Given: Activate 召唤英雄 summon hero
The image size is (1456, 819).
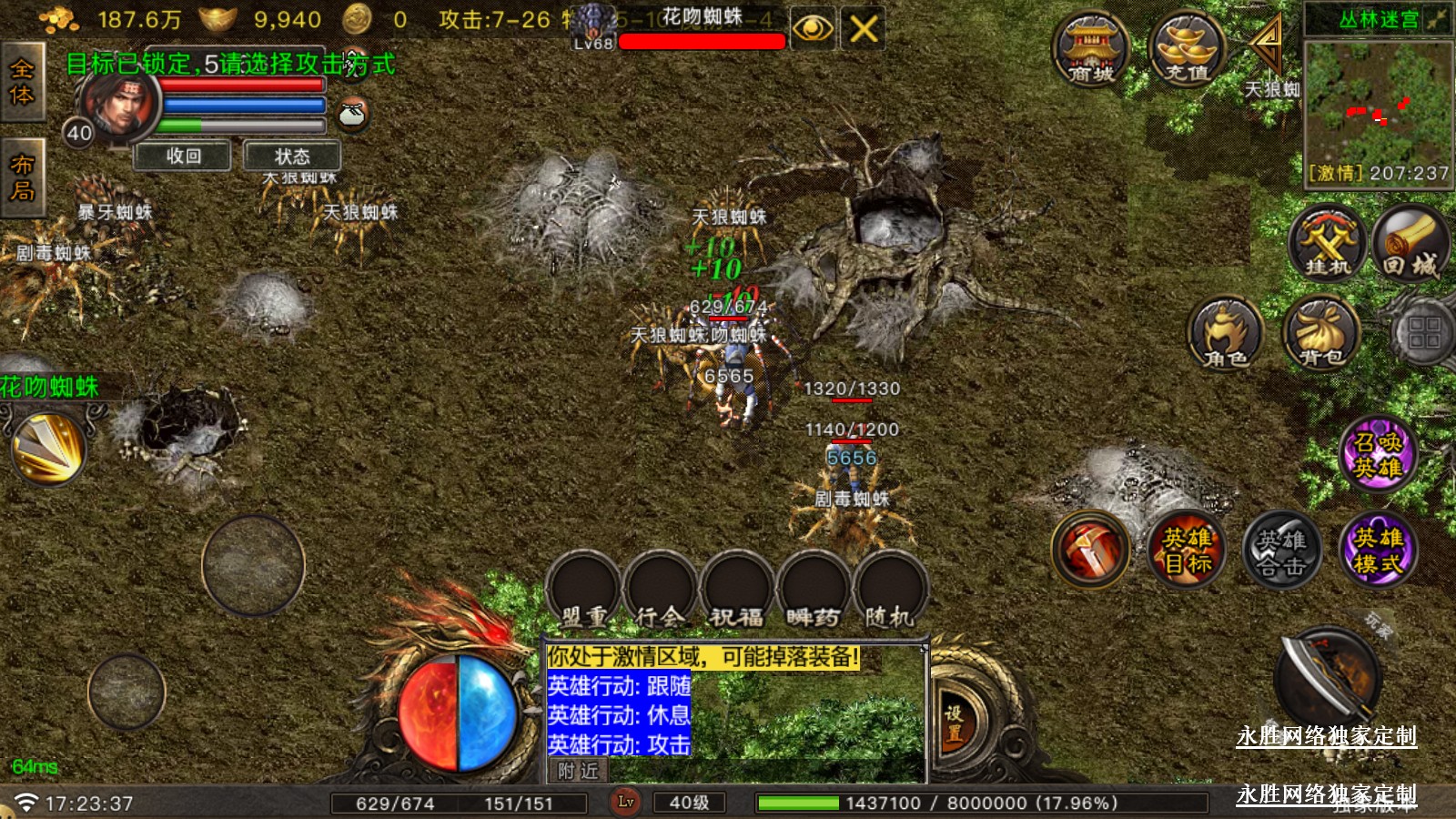Looking at the screenshot, I should click(x=1378, y=454).
